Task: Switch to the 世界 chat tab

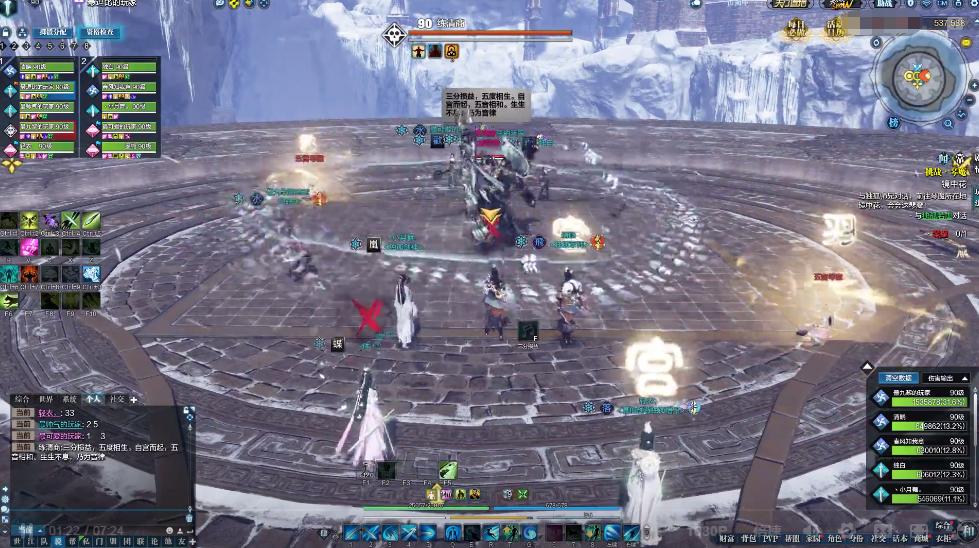Action: pos(45,399)
